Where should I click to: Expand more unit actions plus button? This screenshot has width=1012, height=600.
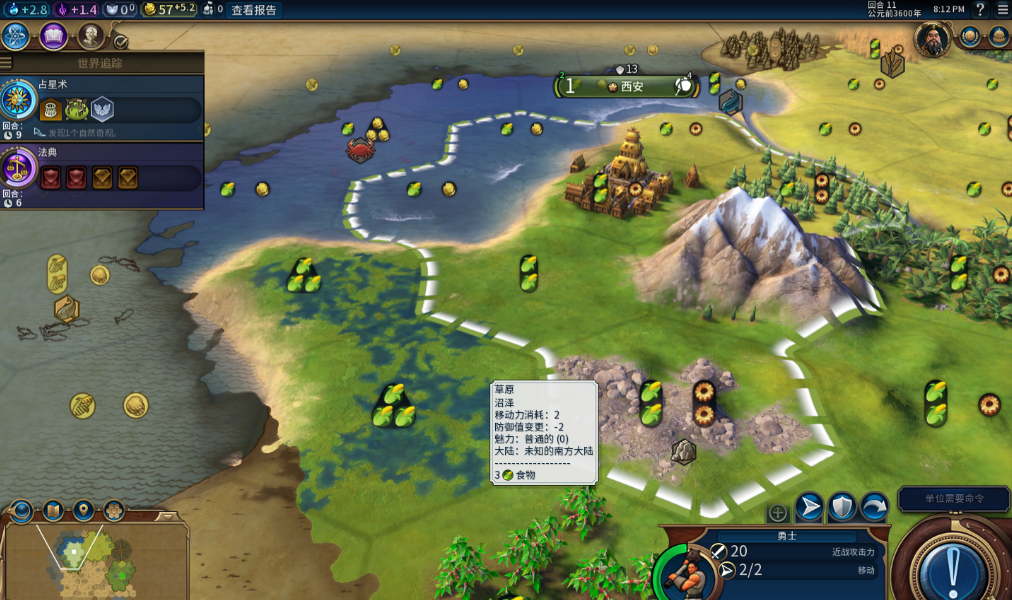(778, 513)
